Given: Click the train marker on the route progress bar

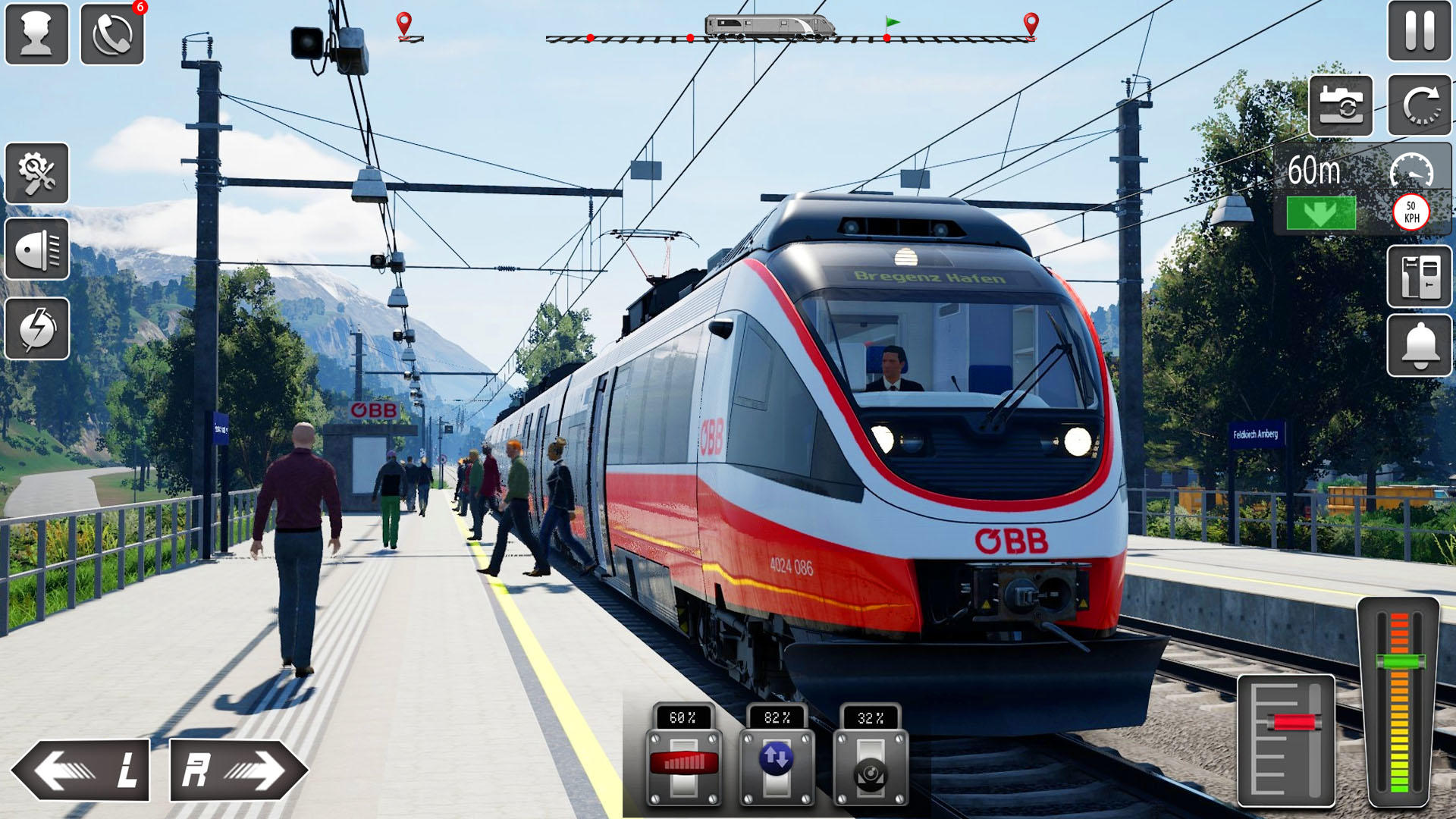Looking at the screenshot, I should [x=770, y=26].
